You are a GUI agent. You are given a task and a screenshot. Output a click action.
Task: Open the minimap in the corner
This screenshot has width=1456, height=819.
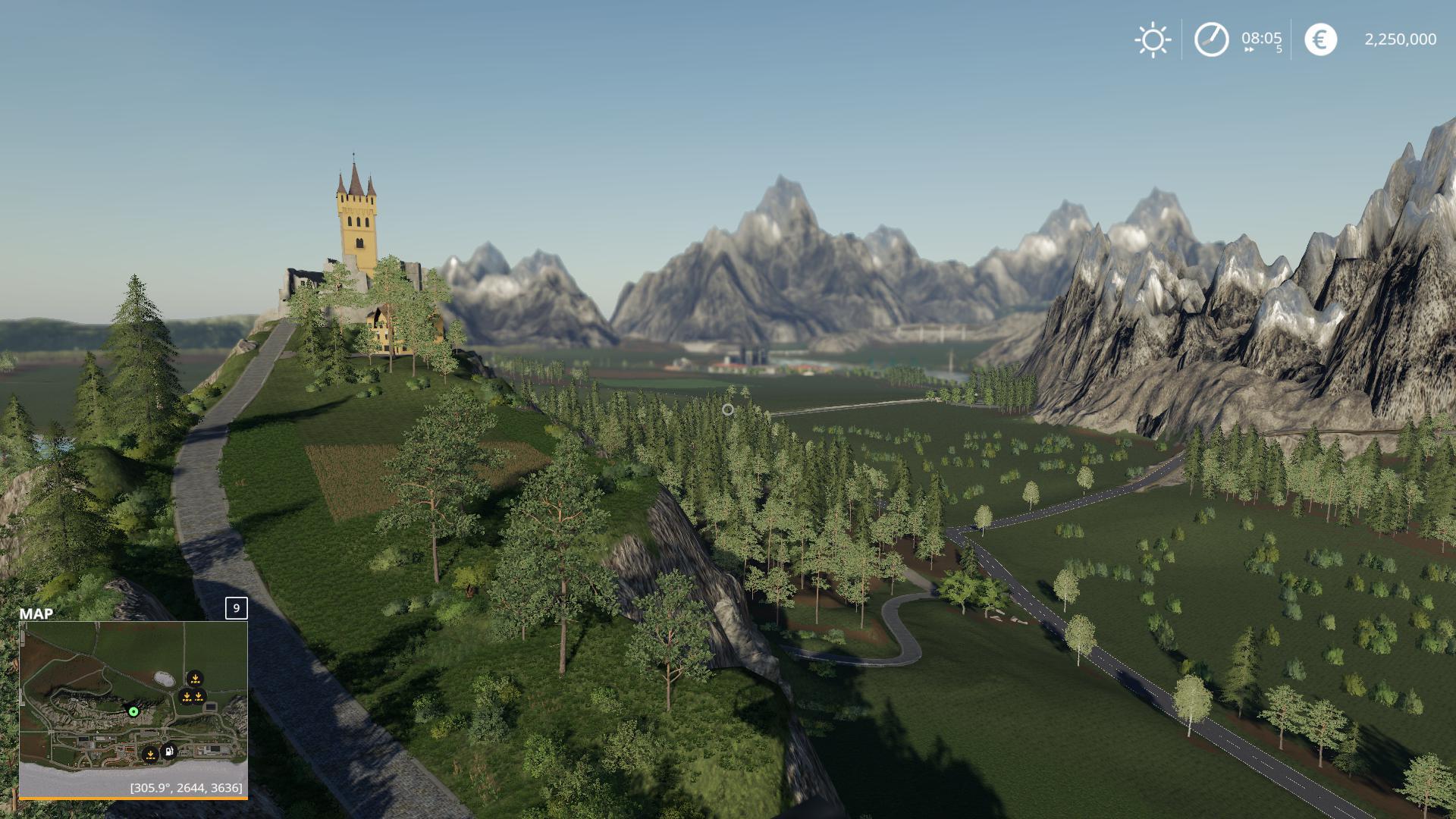pos(133,708)
